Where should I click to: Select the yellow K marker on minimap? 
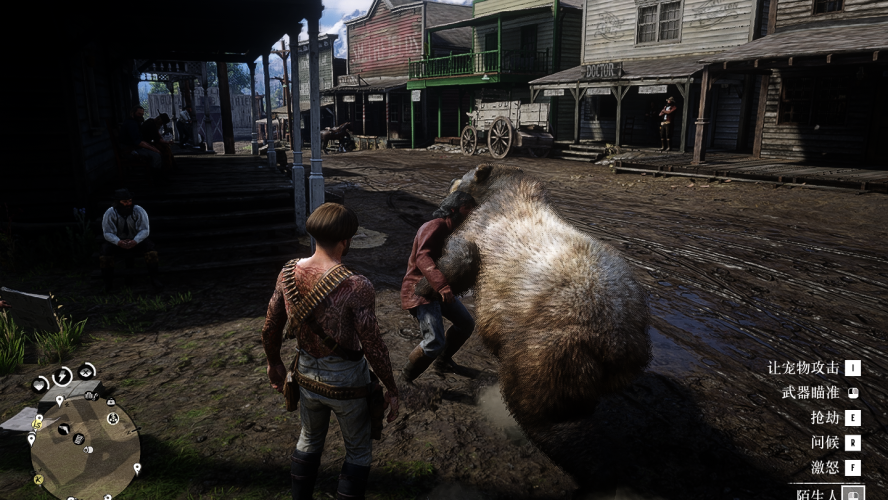[x=38, y=479]
